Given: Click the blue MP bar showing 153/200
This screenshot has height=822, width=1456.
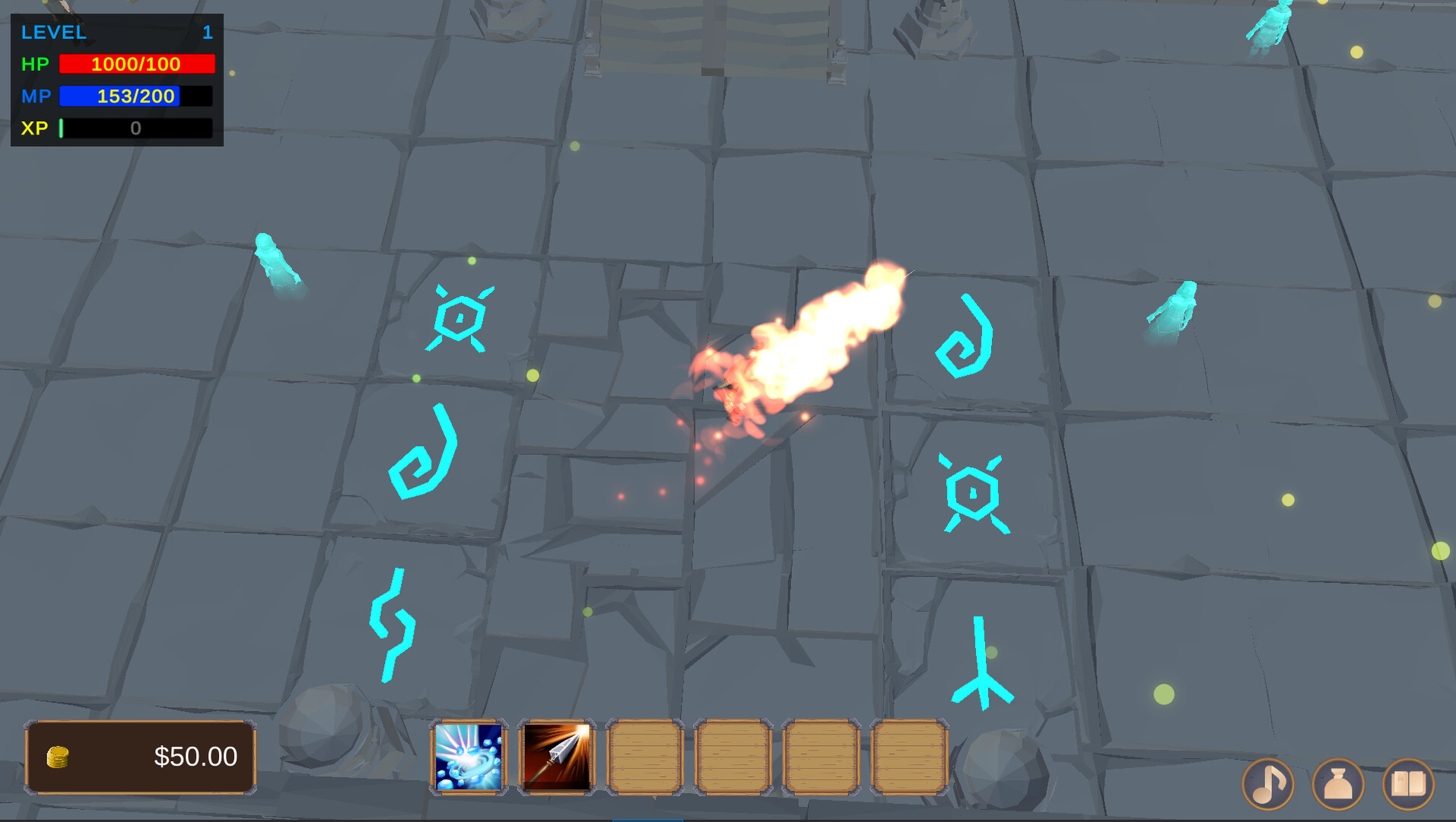Looking at the screenshot, I should click(135, 96).
